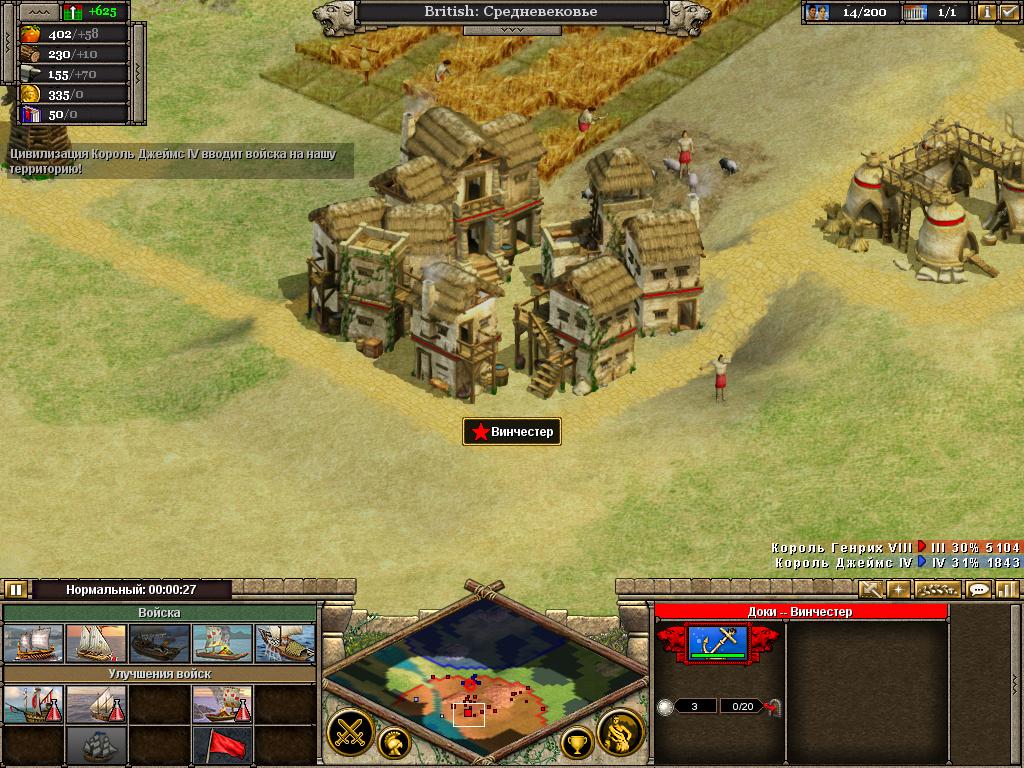The width and height of the screenshot is (1024, 768).
Task: Click the helmet button beside the minimap
Action: (394, 742)
